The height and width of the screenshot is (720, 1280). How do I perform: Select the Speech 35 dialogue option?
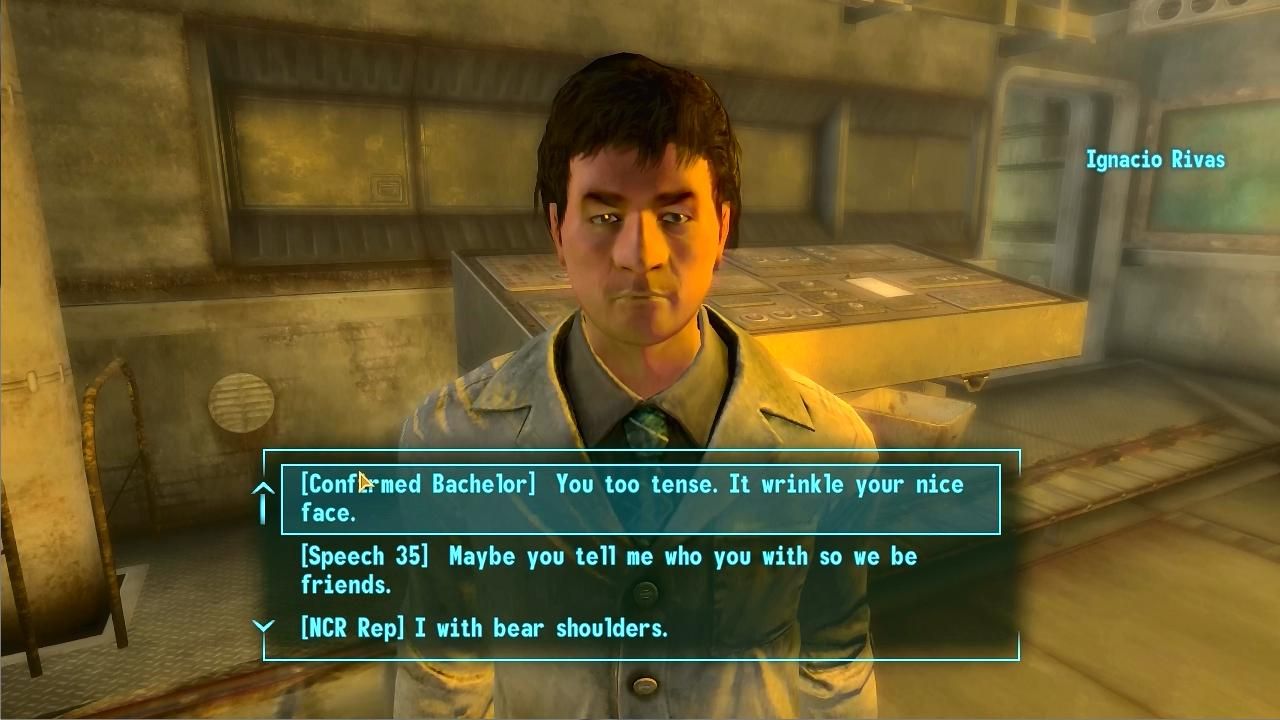click(608, 570)
